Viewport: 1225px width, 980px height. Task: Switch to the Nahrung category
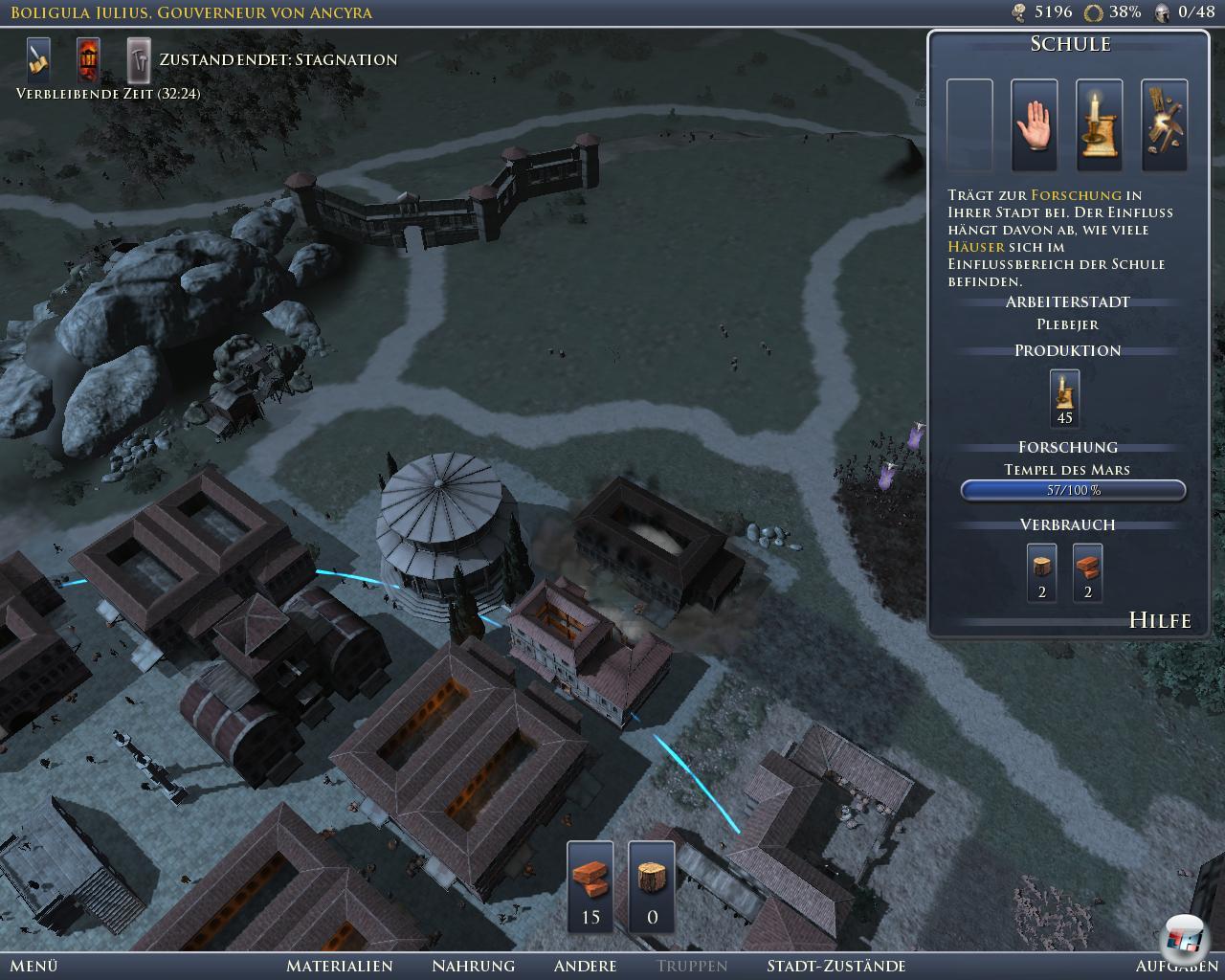473,966
